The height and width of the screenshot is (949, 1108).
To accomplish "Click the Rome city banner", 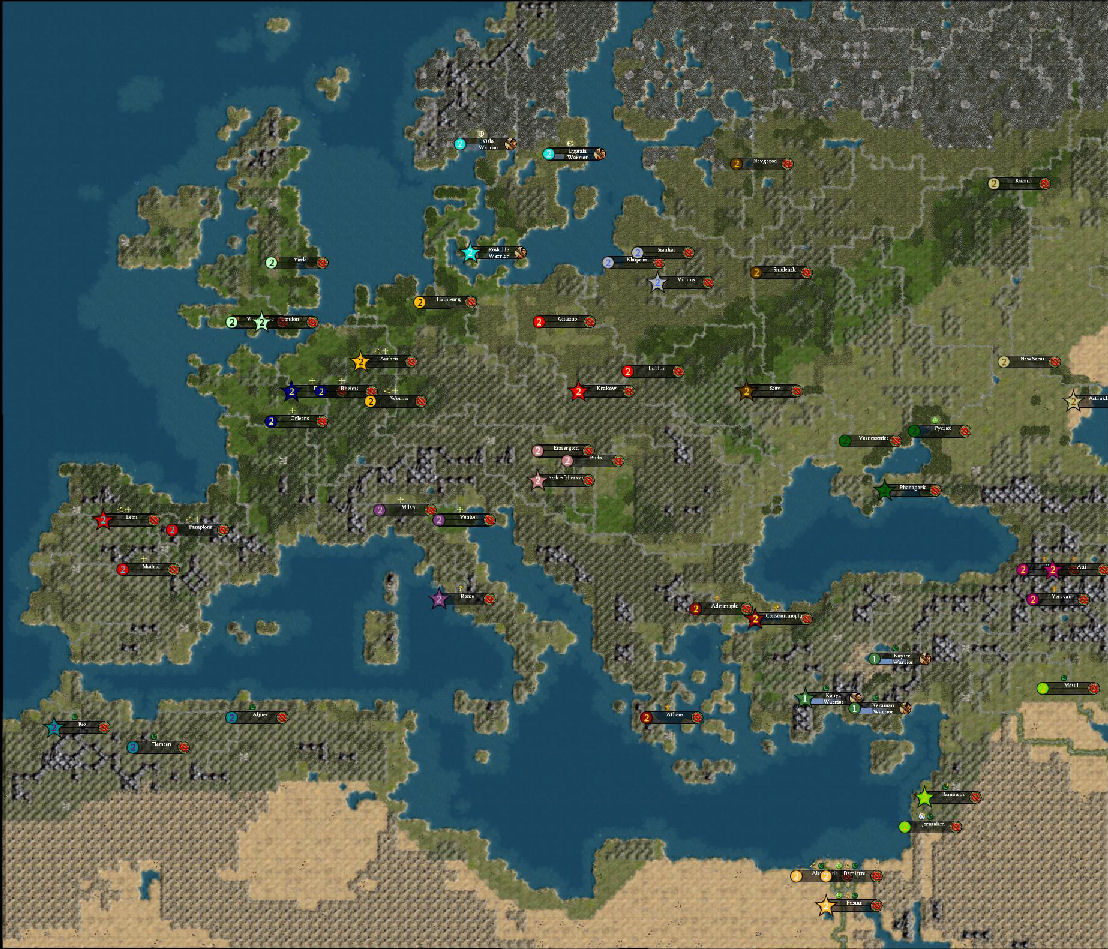I will [467, 599].
